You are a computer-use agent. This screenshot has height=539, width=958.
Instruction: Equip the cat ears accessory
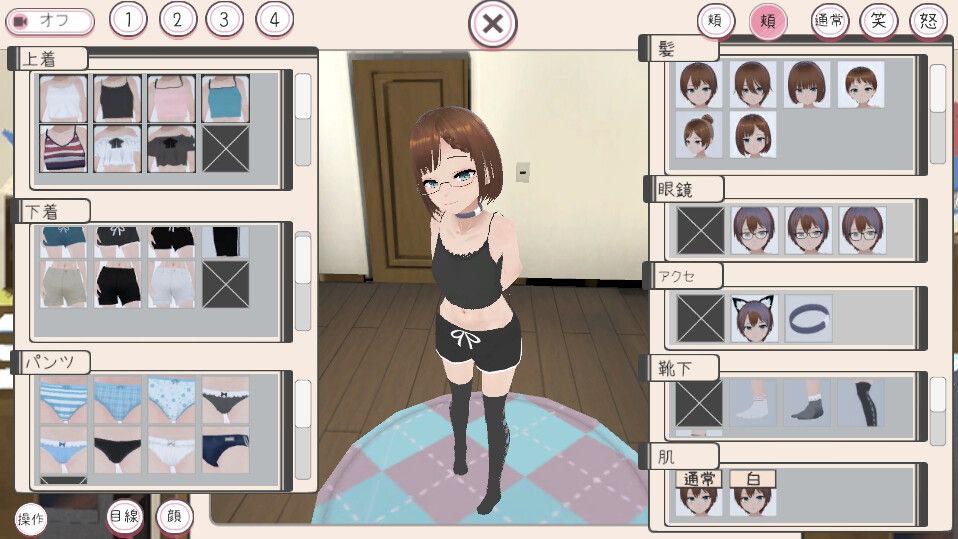(754, 318)
